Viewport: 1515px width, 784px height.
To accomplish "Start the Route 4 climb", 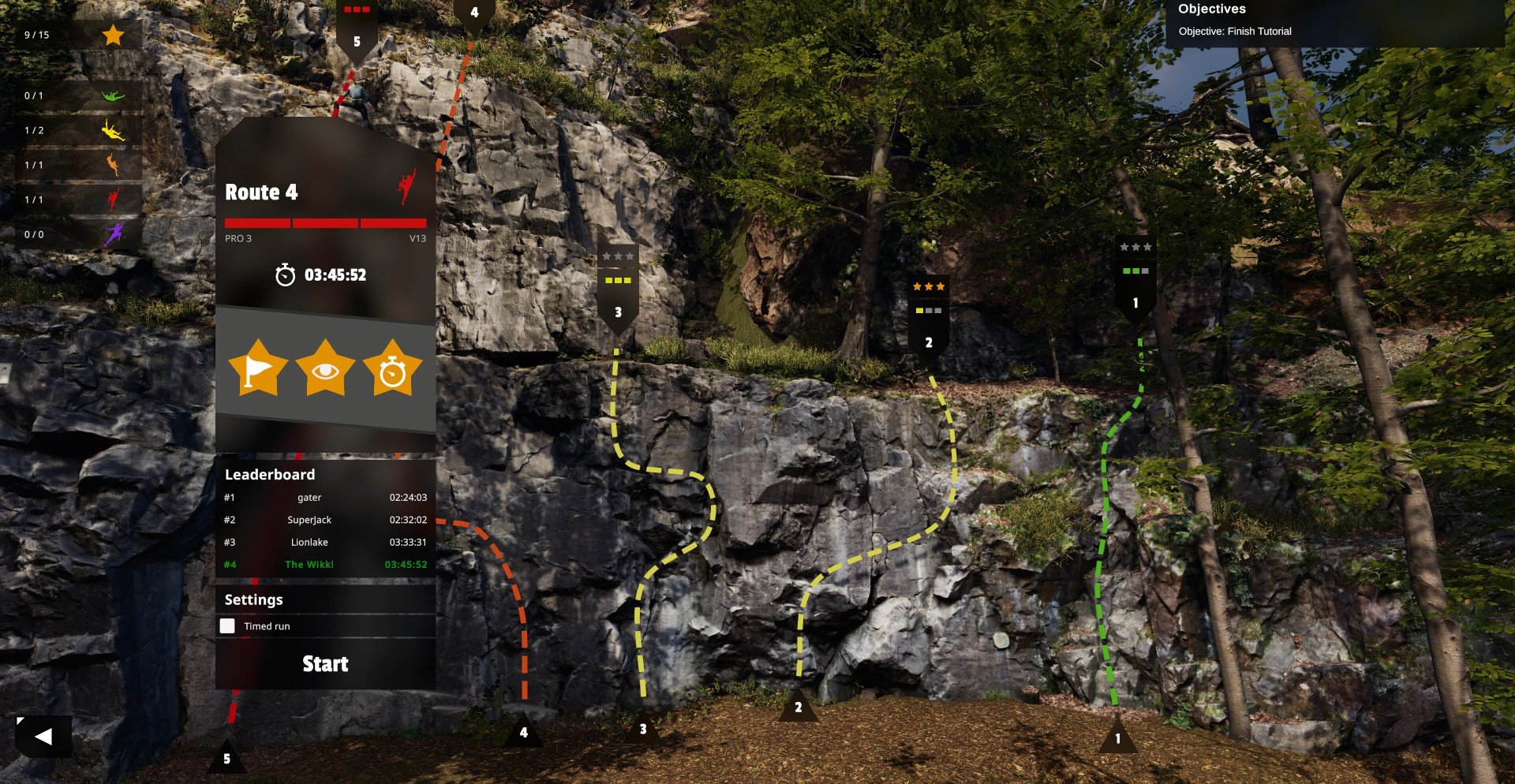I will pyautogui.click(x=325, y=664).
